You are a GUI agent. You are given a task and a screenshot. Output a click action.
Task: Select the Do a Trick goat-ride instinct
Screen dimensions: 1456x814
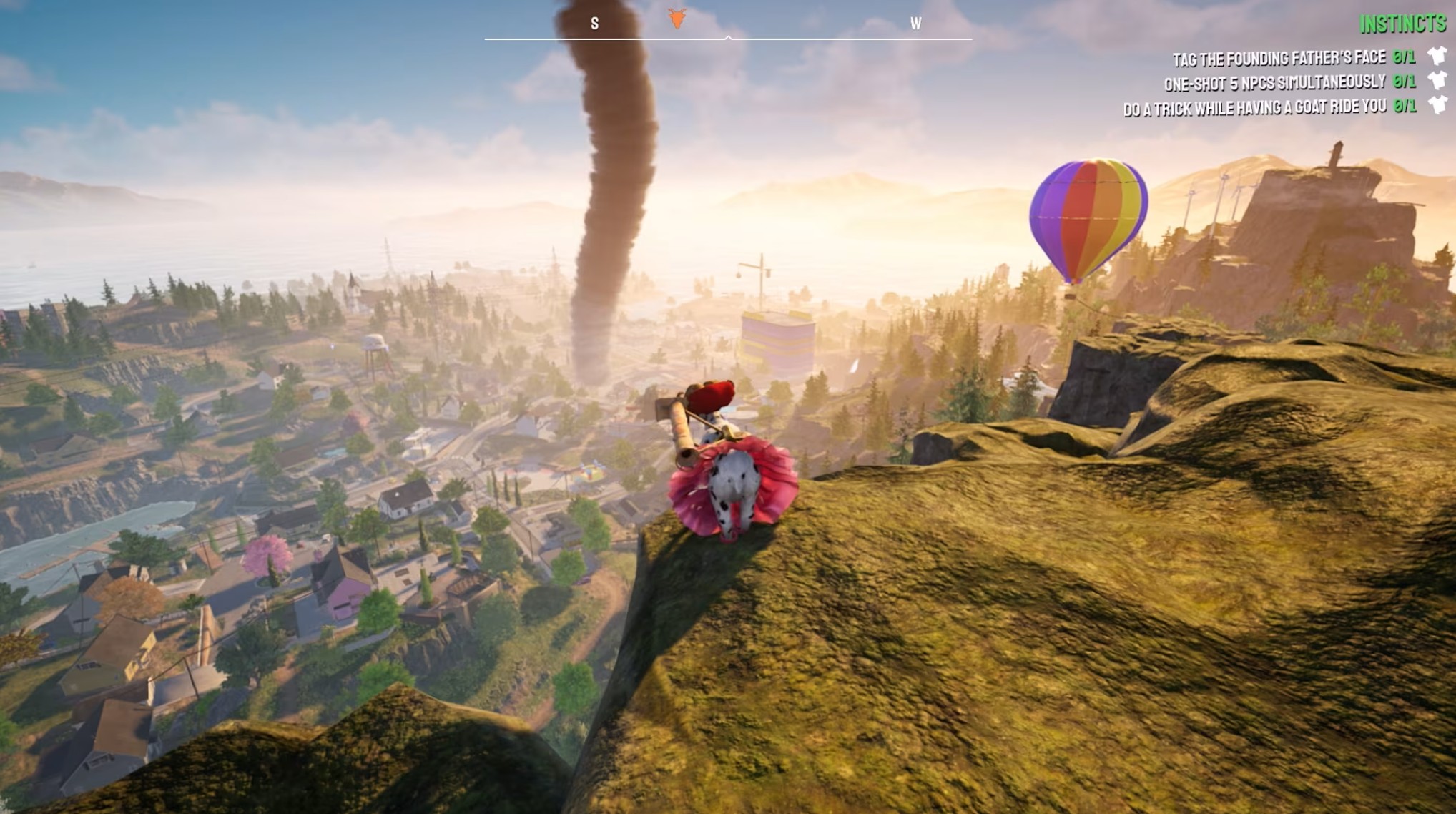pos(1254,108)
